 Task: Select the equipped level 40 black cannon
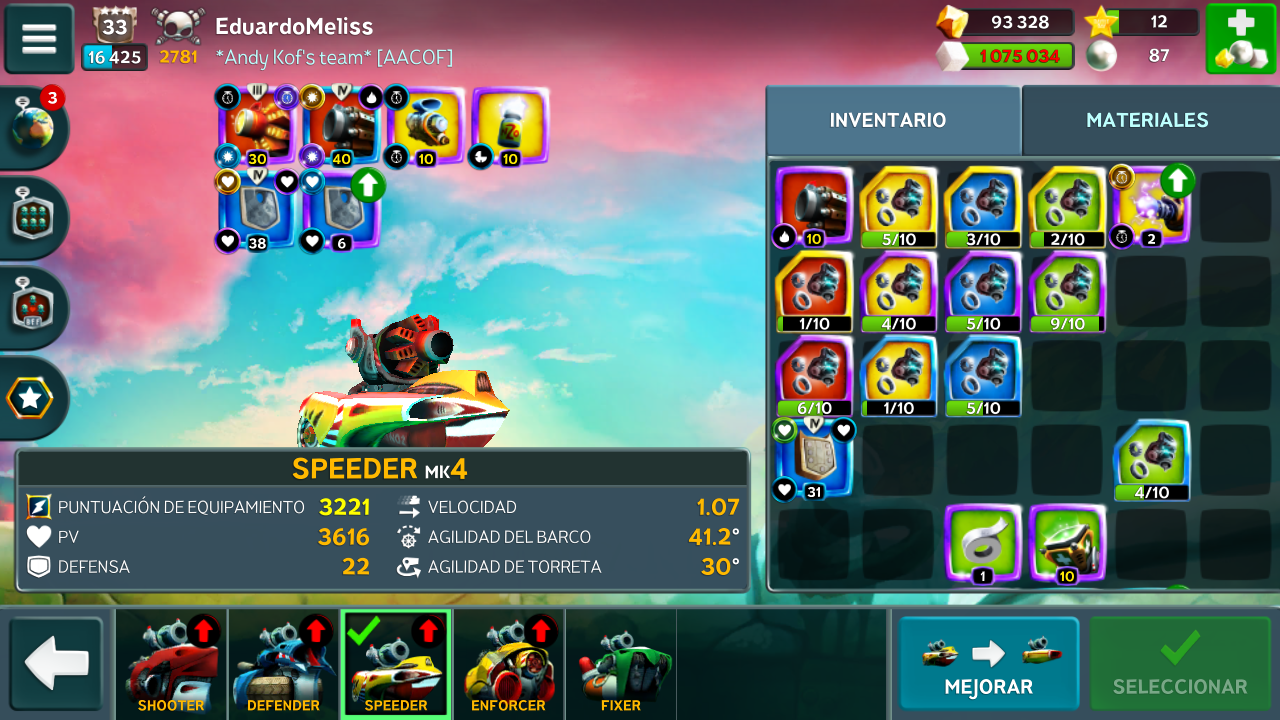(341, 126)
